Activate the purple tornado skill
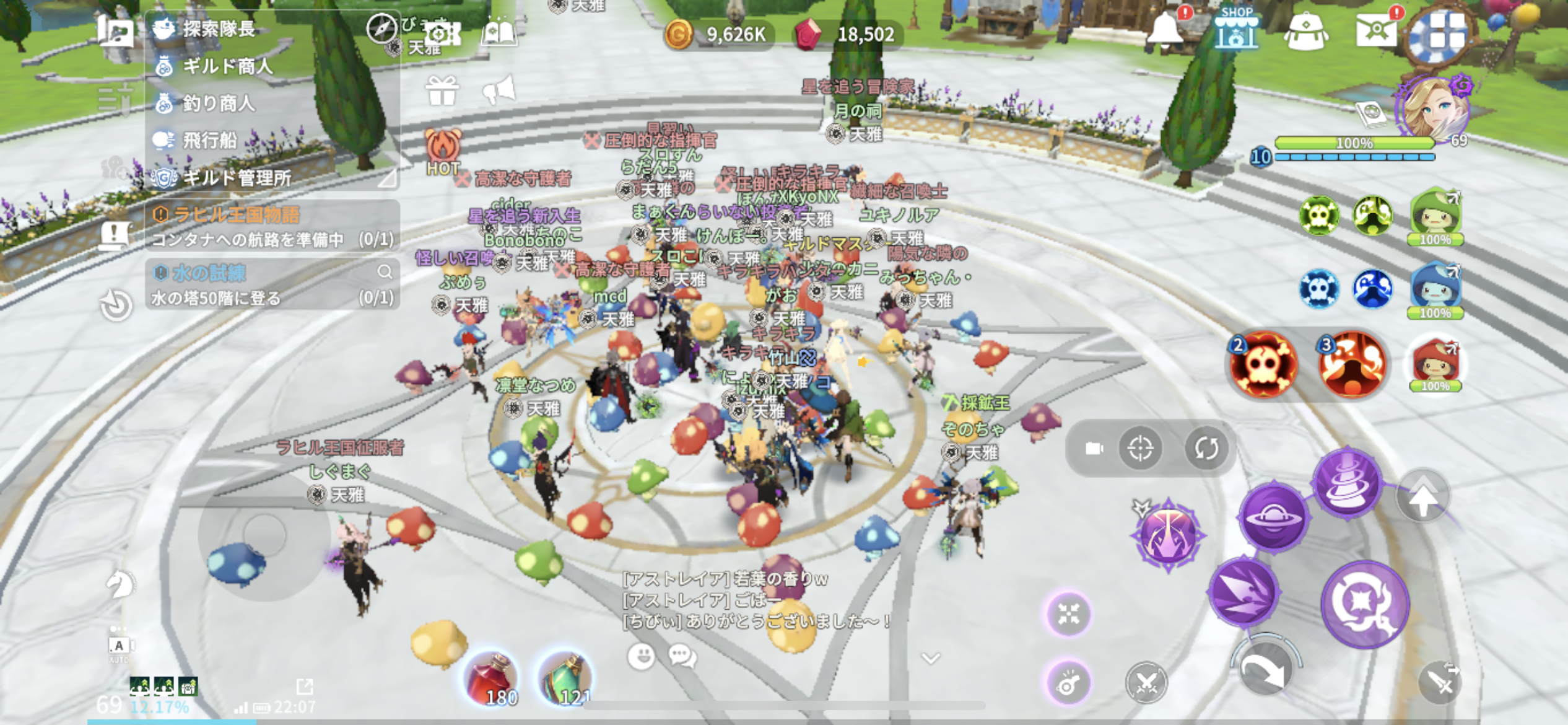Viewport: 1568px width, 725px height. [1348, 482]
